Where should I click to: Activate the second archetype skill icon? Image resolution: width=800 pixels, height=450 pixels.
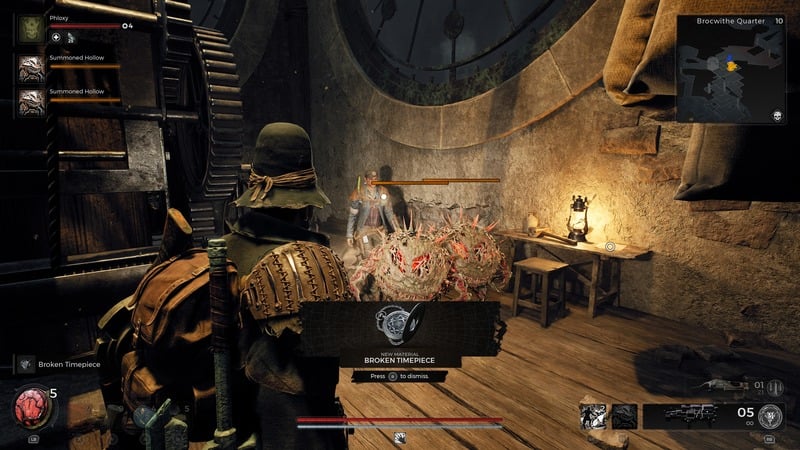pos(624,415)
